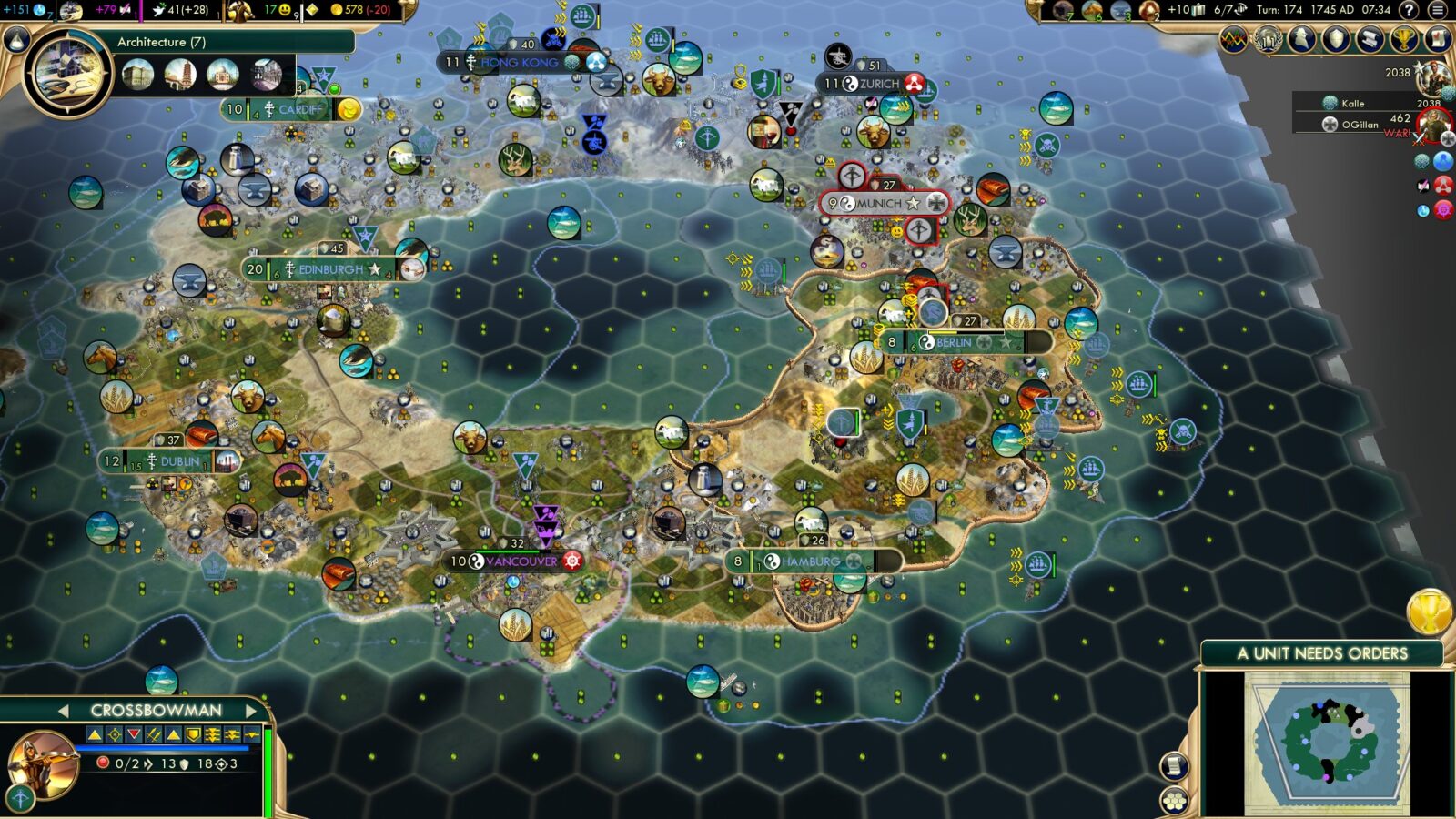The width and height of the screenshot is (1456, 819).
Task: Cycle to the next unit with right arrow
Action: [252, 708]
